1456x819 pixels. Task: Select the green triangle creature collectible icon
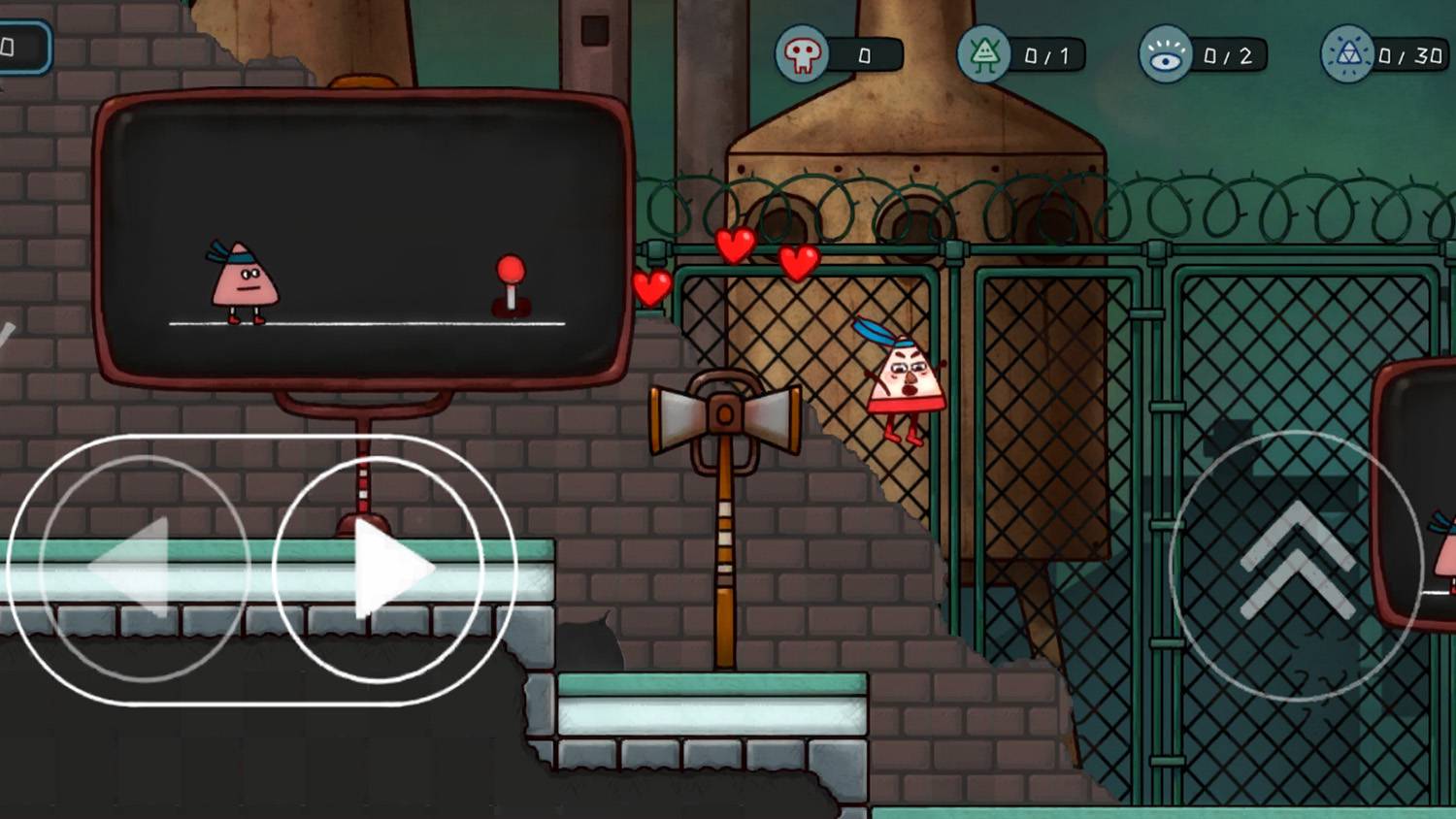983,55
